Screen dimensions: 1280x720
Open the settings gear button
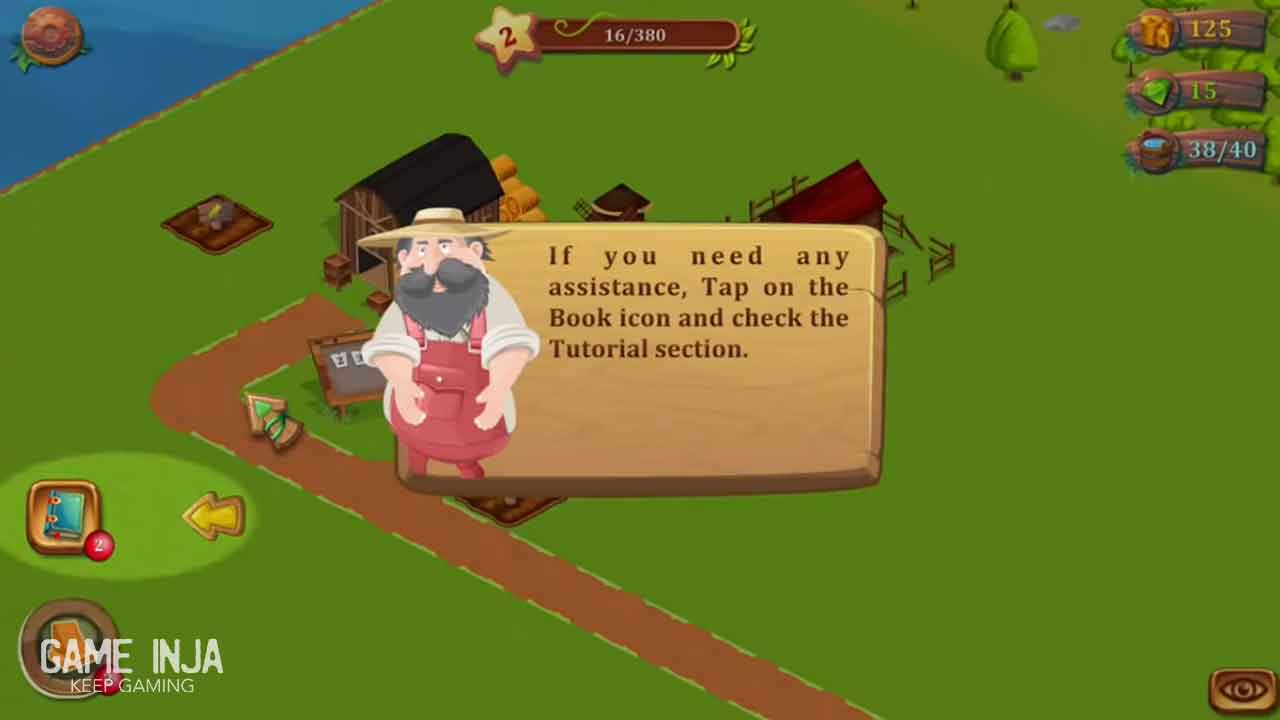coord(50,36)
